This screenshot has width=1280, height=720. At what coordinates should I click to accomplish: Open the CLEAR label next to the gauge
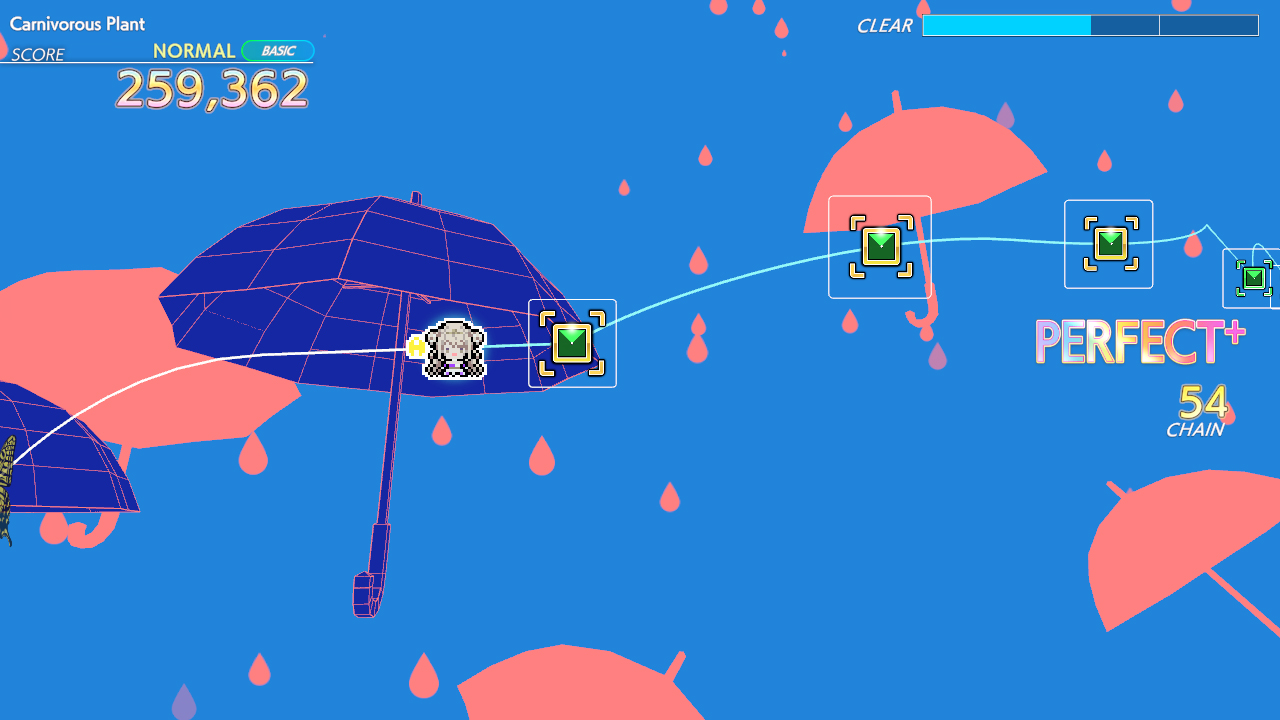884,26
